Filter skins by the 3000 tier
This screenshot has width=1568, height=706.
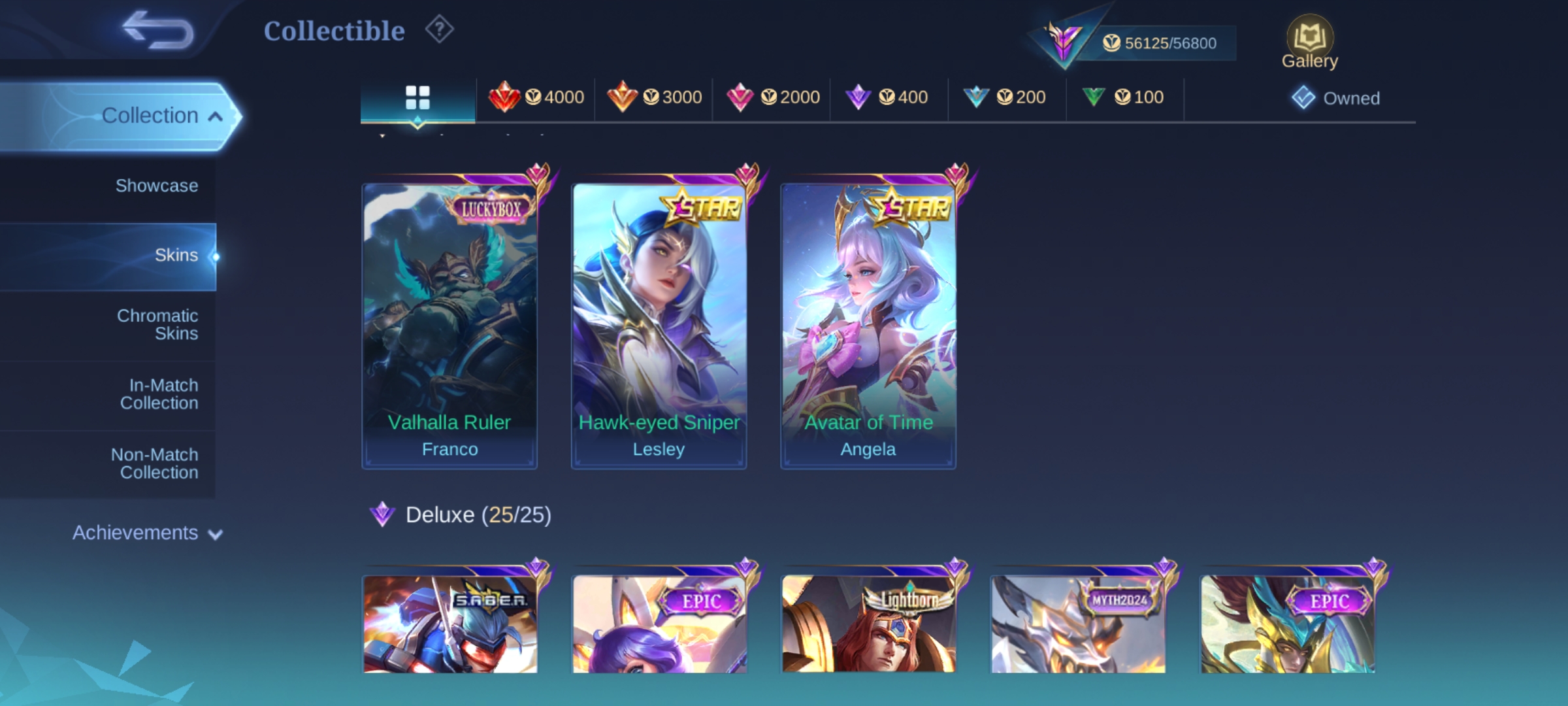[654, 97]
